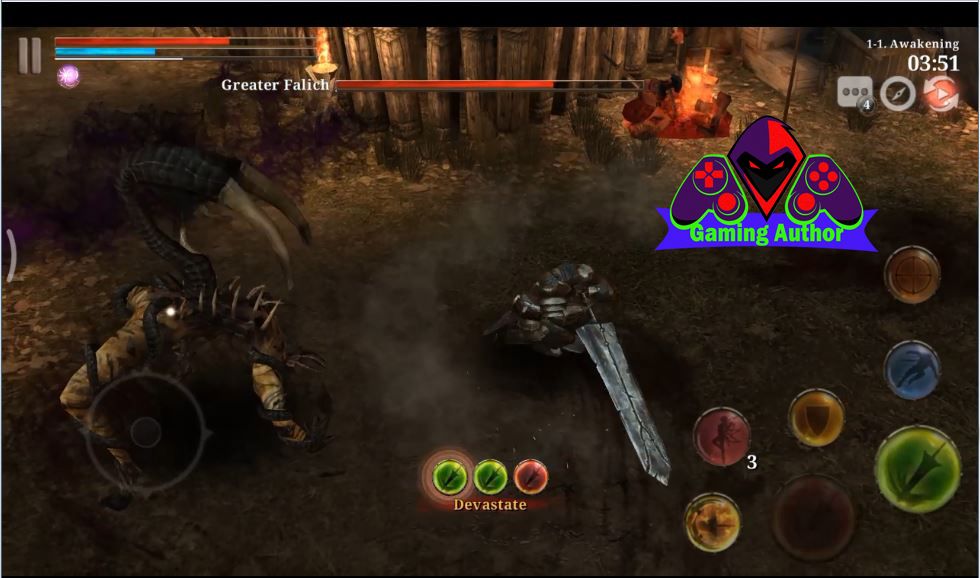Tap the red Devastate combo orb

530,476
